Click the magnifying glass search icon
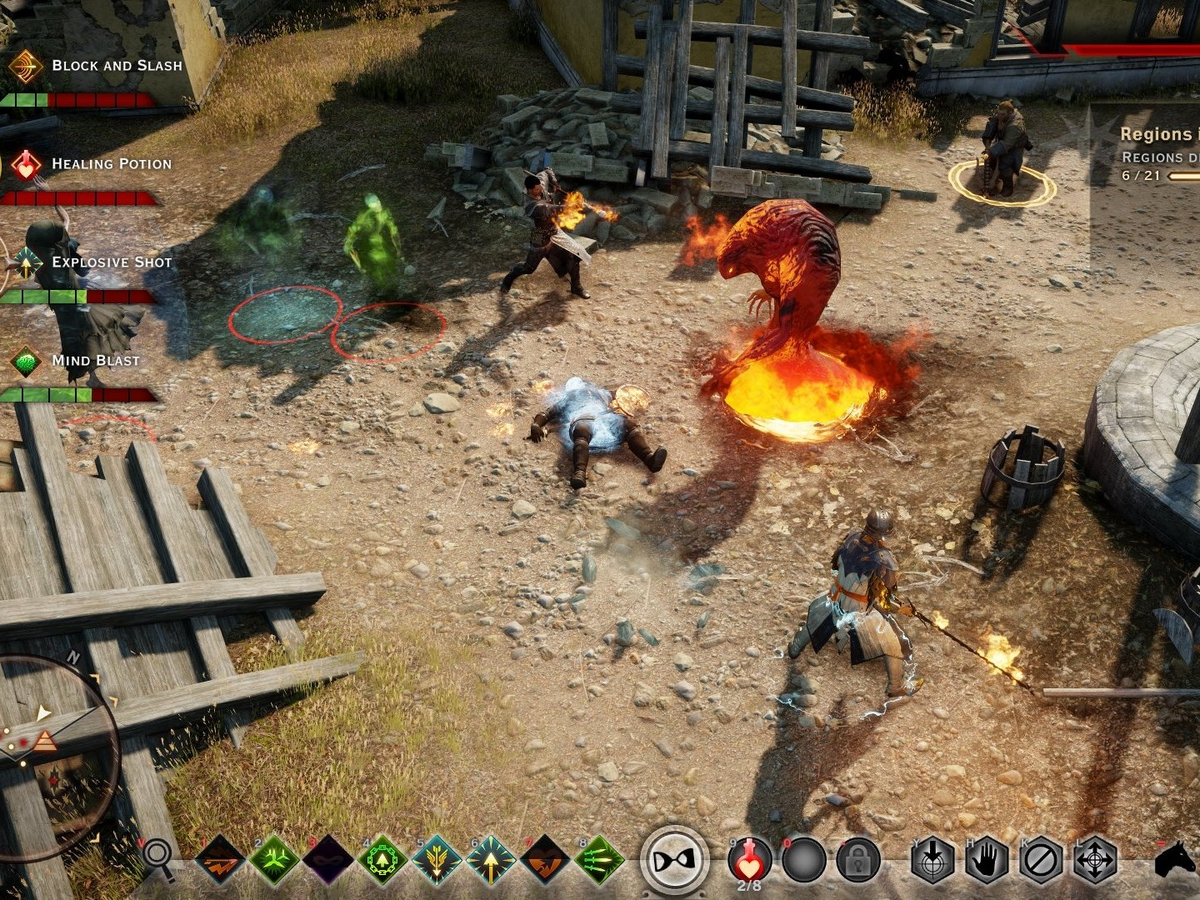 click(x=158, y=856)
